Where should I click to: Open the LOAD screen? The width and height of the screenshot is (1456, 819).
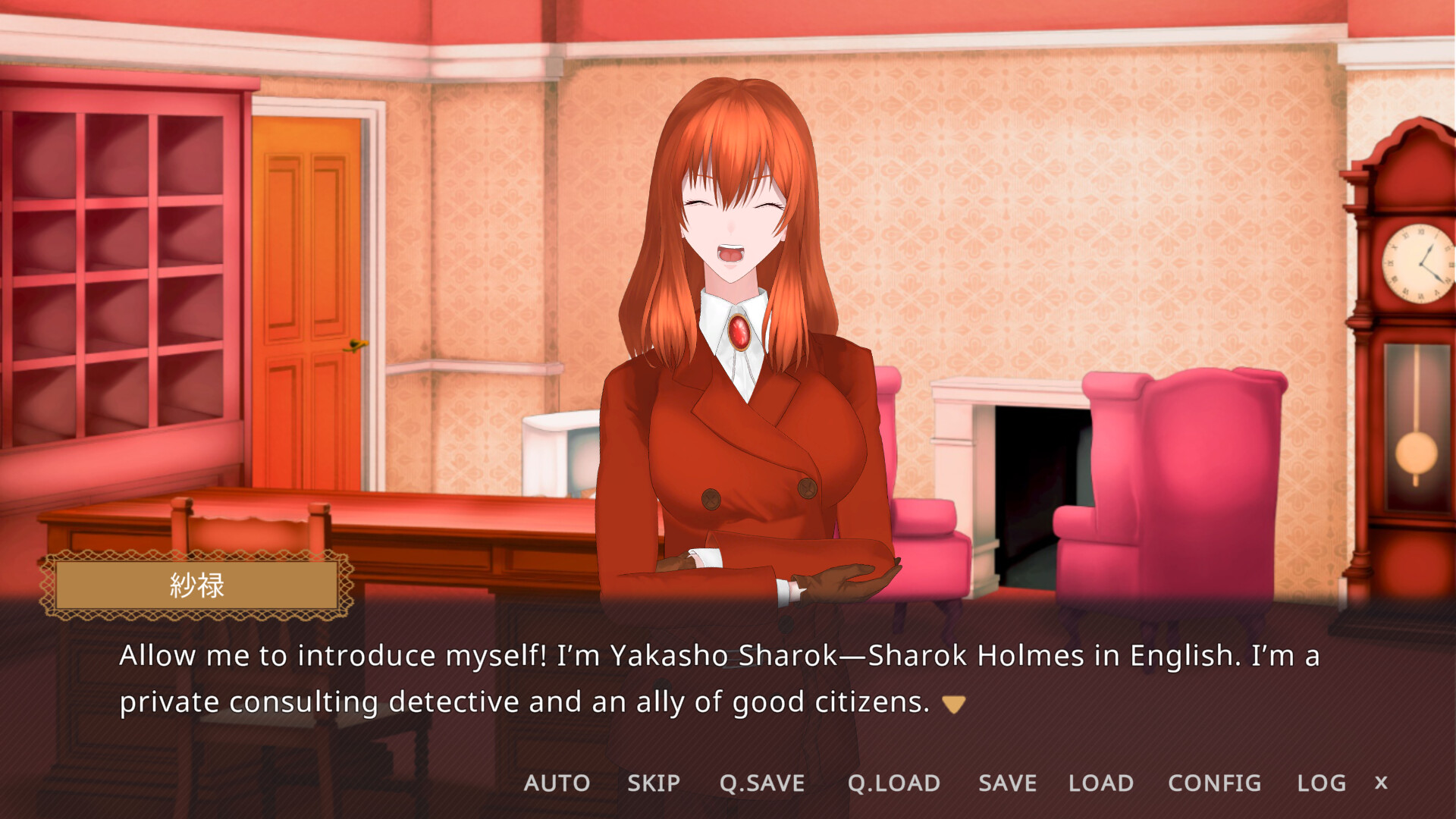(1101, 783)
